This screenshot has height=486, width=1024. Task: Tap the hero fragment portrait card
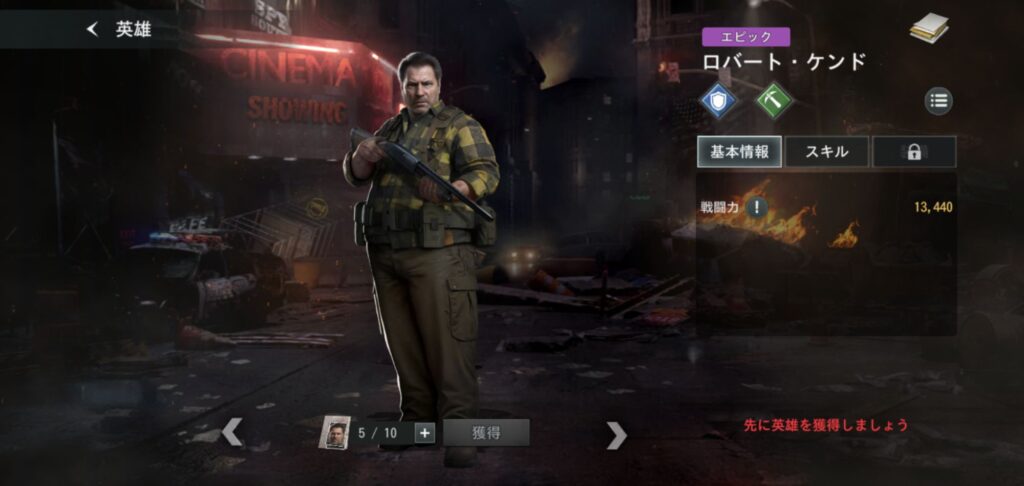click(x=337, y=433)
